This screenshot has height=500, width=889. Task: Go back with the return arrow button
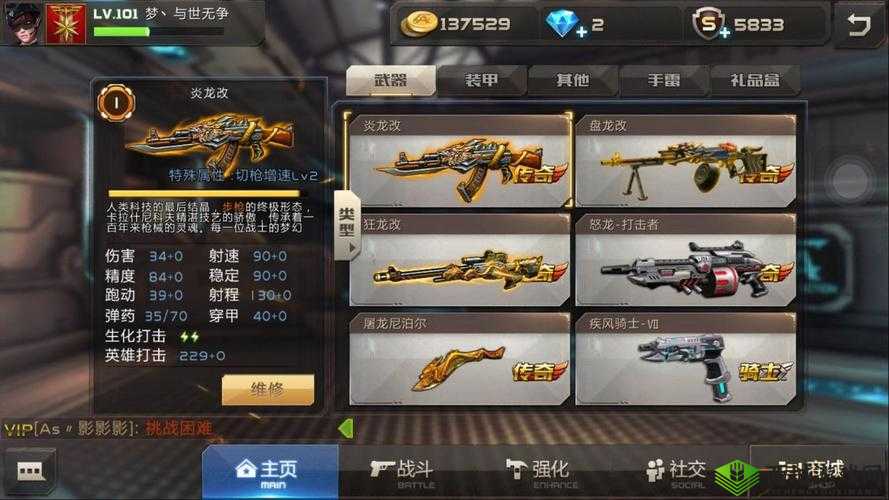pyautogui.click(x=858, y=25)
